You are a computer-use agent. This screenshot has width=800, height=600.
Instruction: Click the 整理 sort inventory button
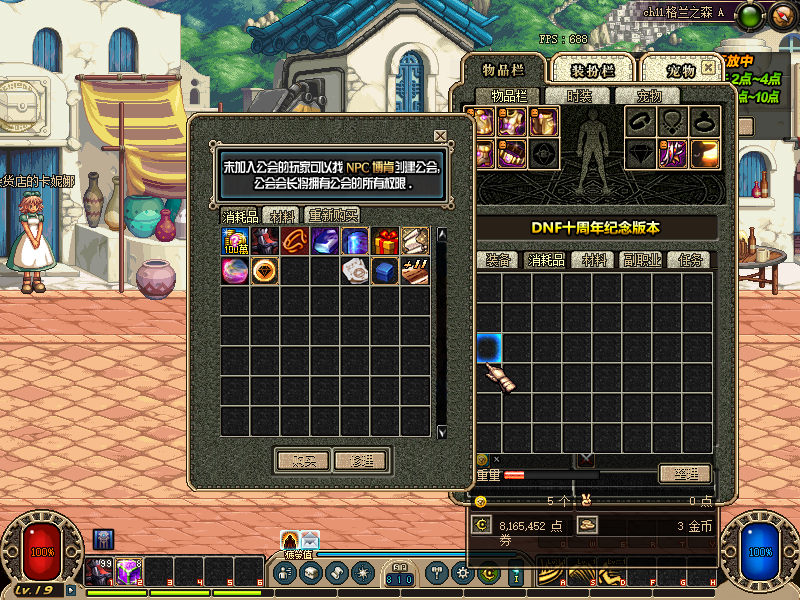click(684, 473)
